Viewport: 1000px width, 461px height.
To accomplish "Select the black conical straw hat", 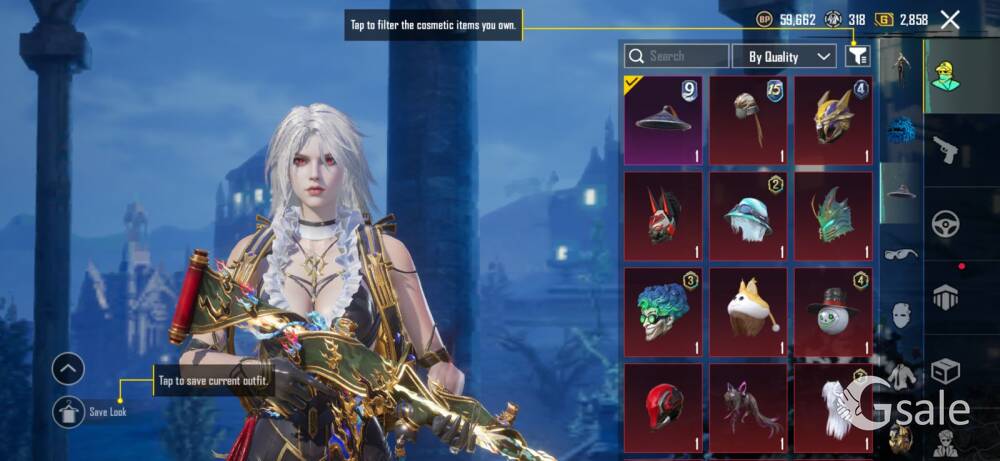I will pos(663,120).
